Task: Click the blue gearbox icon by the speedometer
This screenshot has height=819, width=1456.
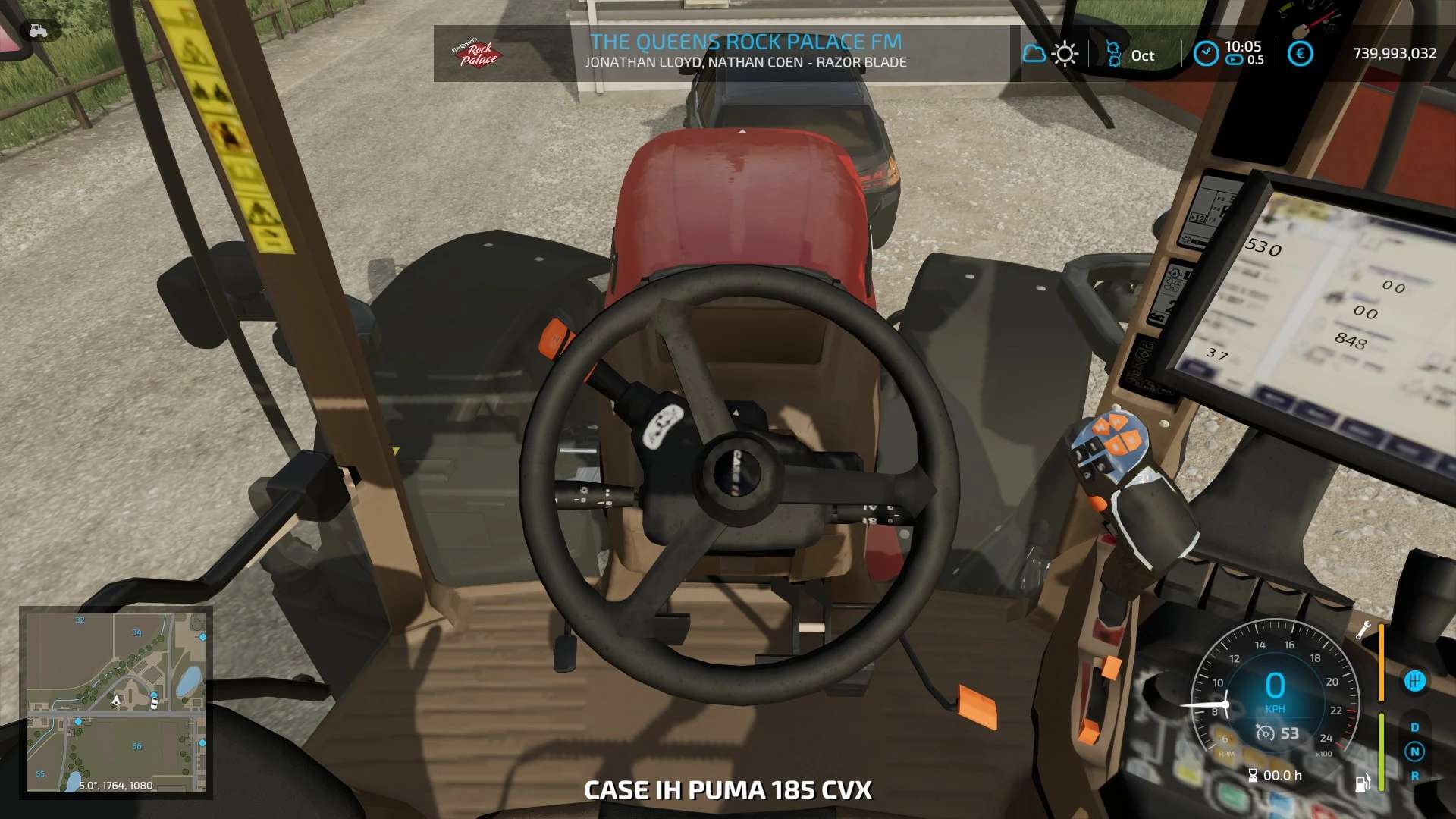Action: (x=1414, y=681)
